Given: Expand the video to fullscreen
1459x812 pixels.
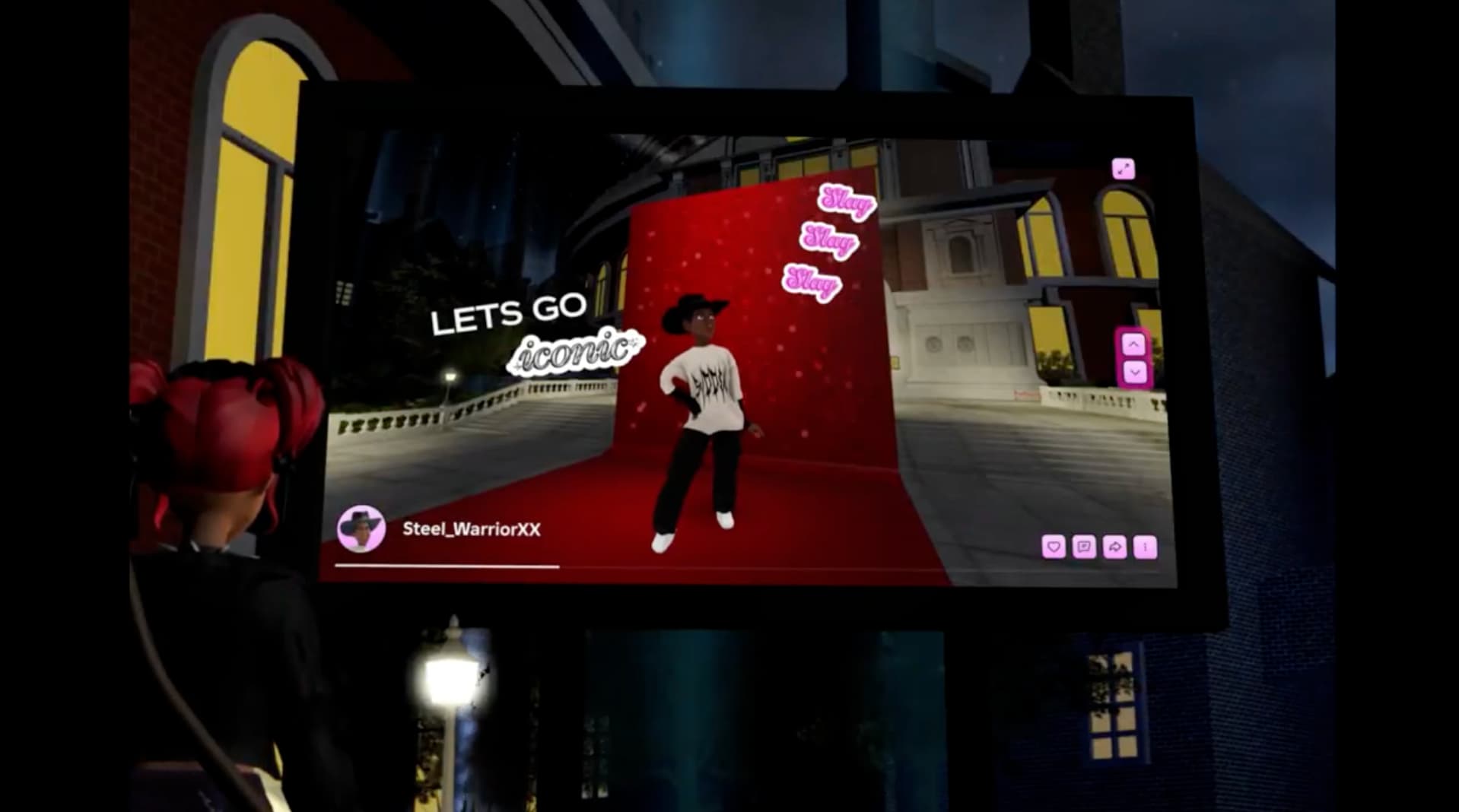Looking at the screenshot, I should pyautogui.click(x=1123, y=169).
